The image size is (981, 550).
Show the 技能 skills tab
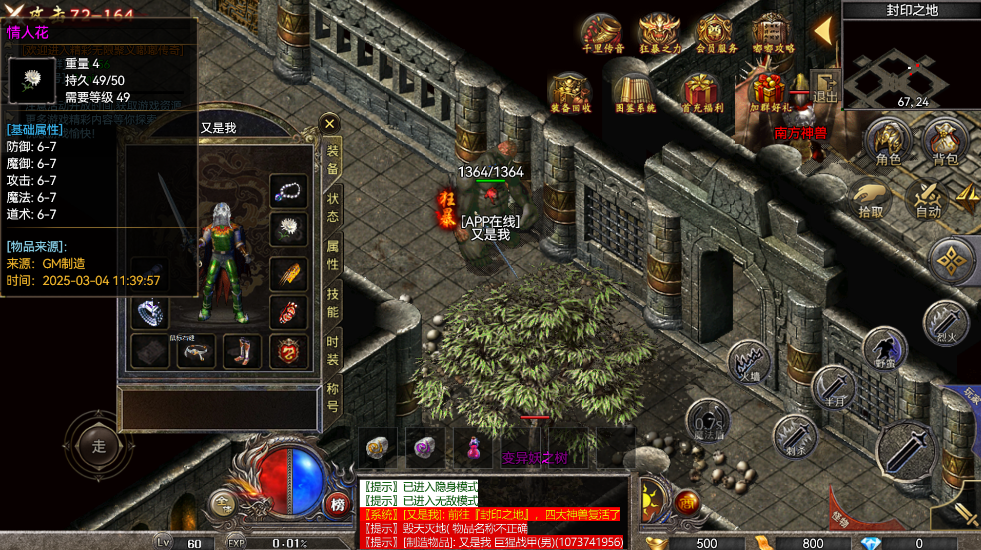pos(333,303)
